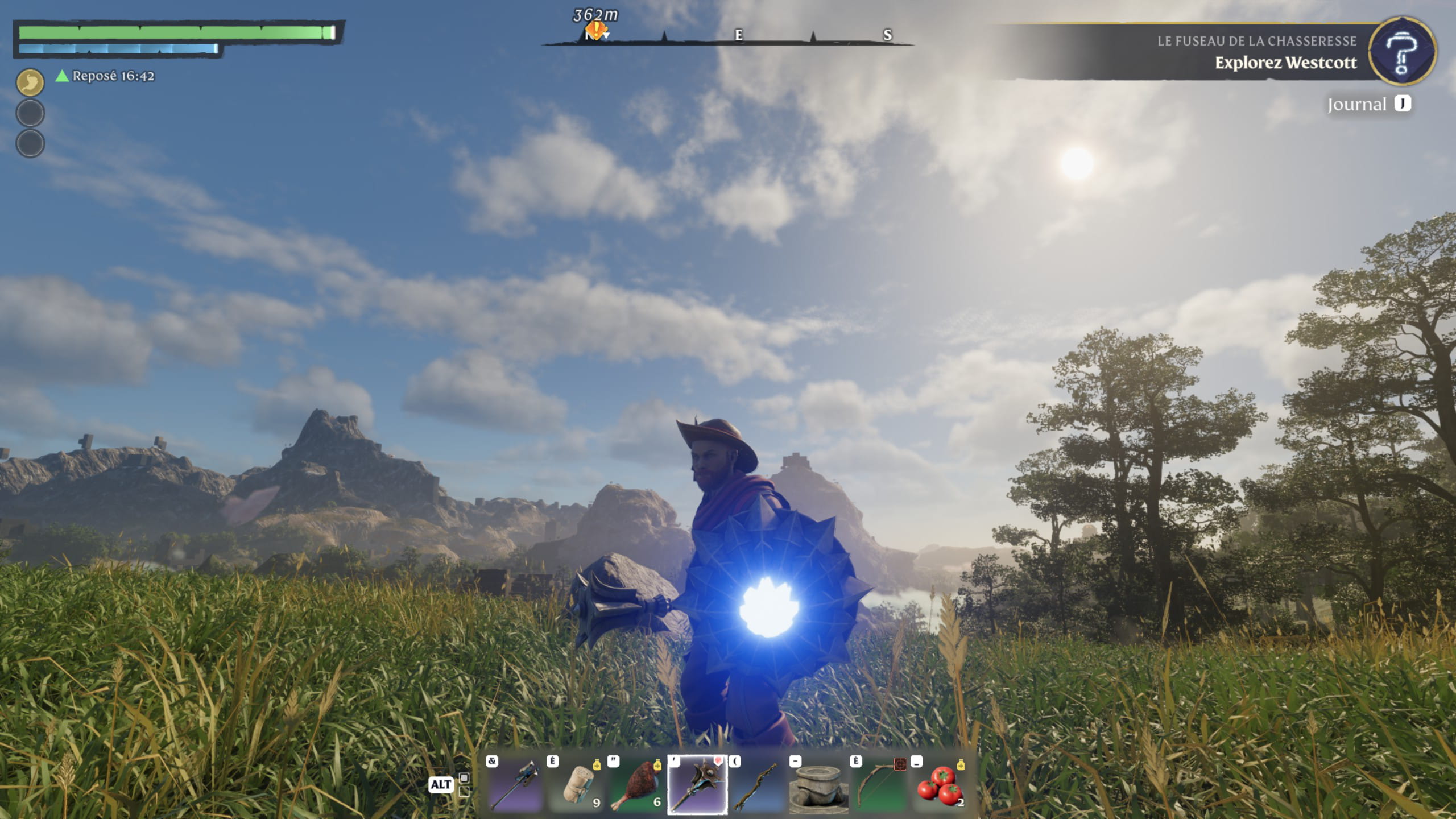Select the stomach food buff icon
This screenshot has width=1456, height=819.
30,82
